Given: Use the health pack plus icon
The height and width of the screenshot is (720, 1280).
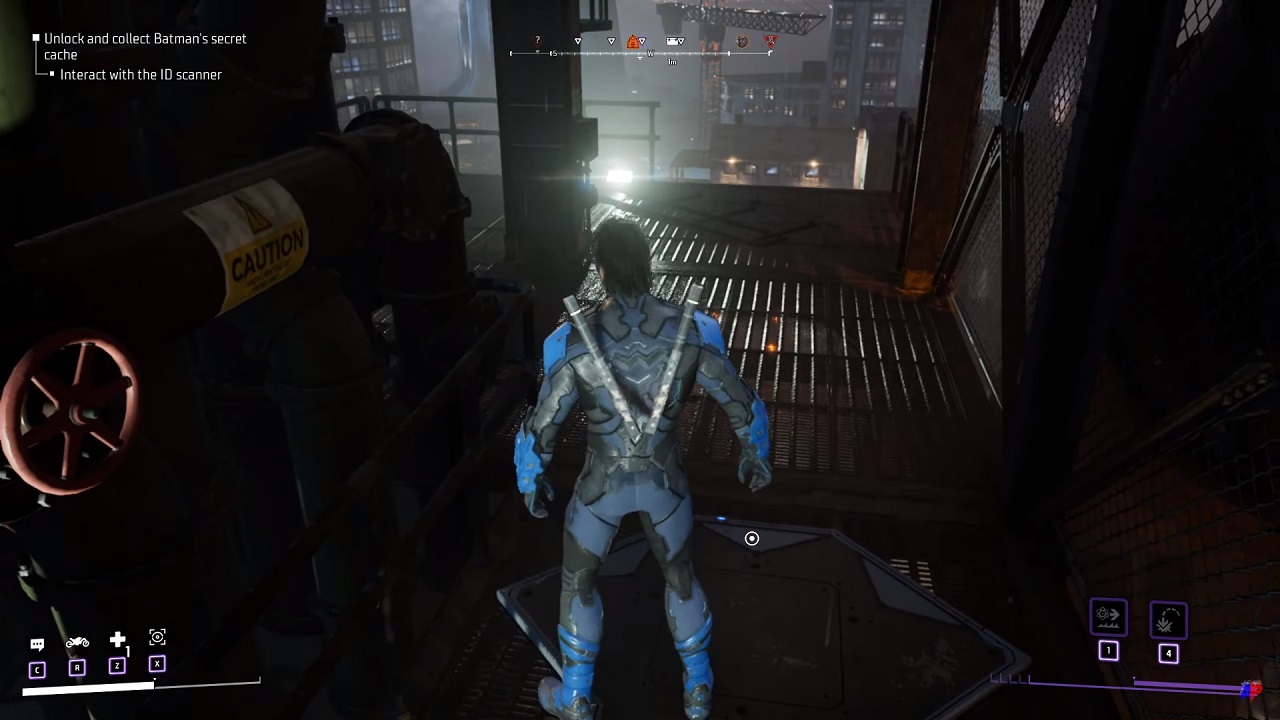Looking at the screenshot, I should pos(118,640).
